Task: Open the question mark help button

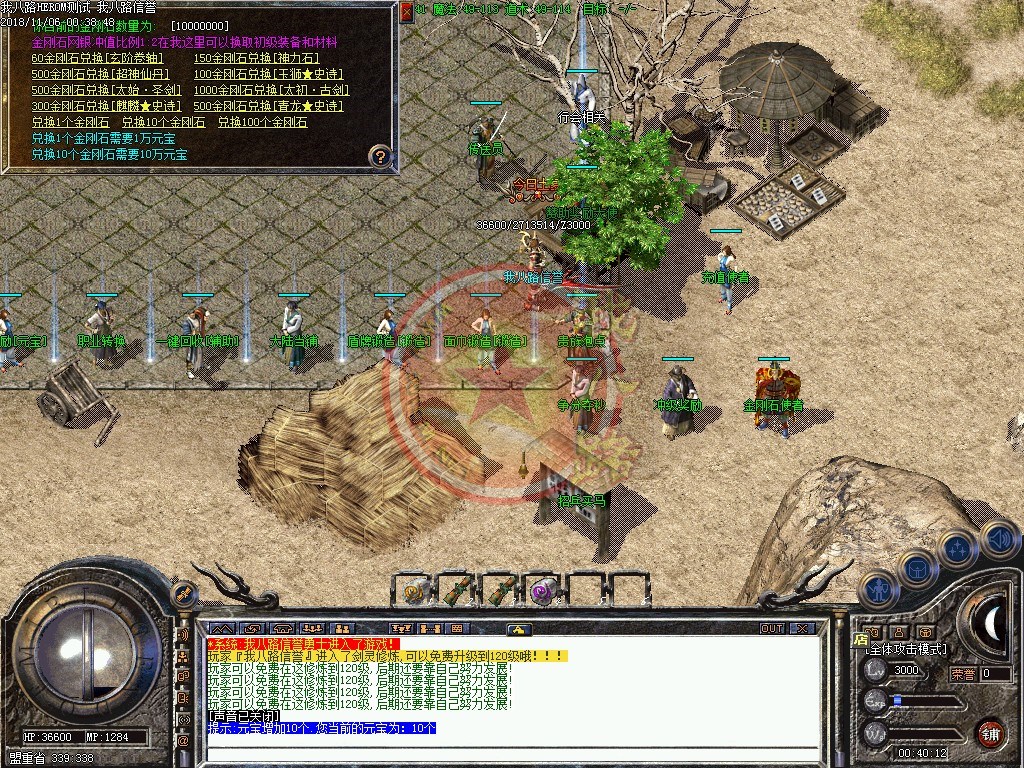Action: click(x=379, y=156)
